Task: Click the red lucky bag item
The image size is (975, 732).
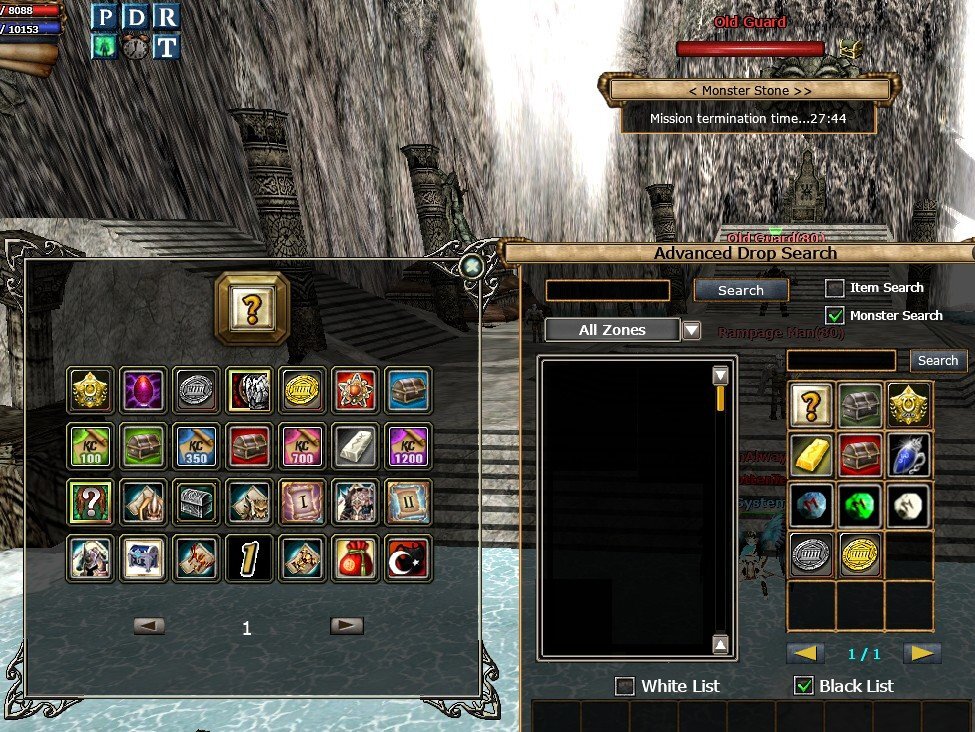Action: (x=355, y=559)
